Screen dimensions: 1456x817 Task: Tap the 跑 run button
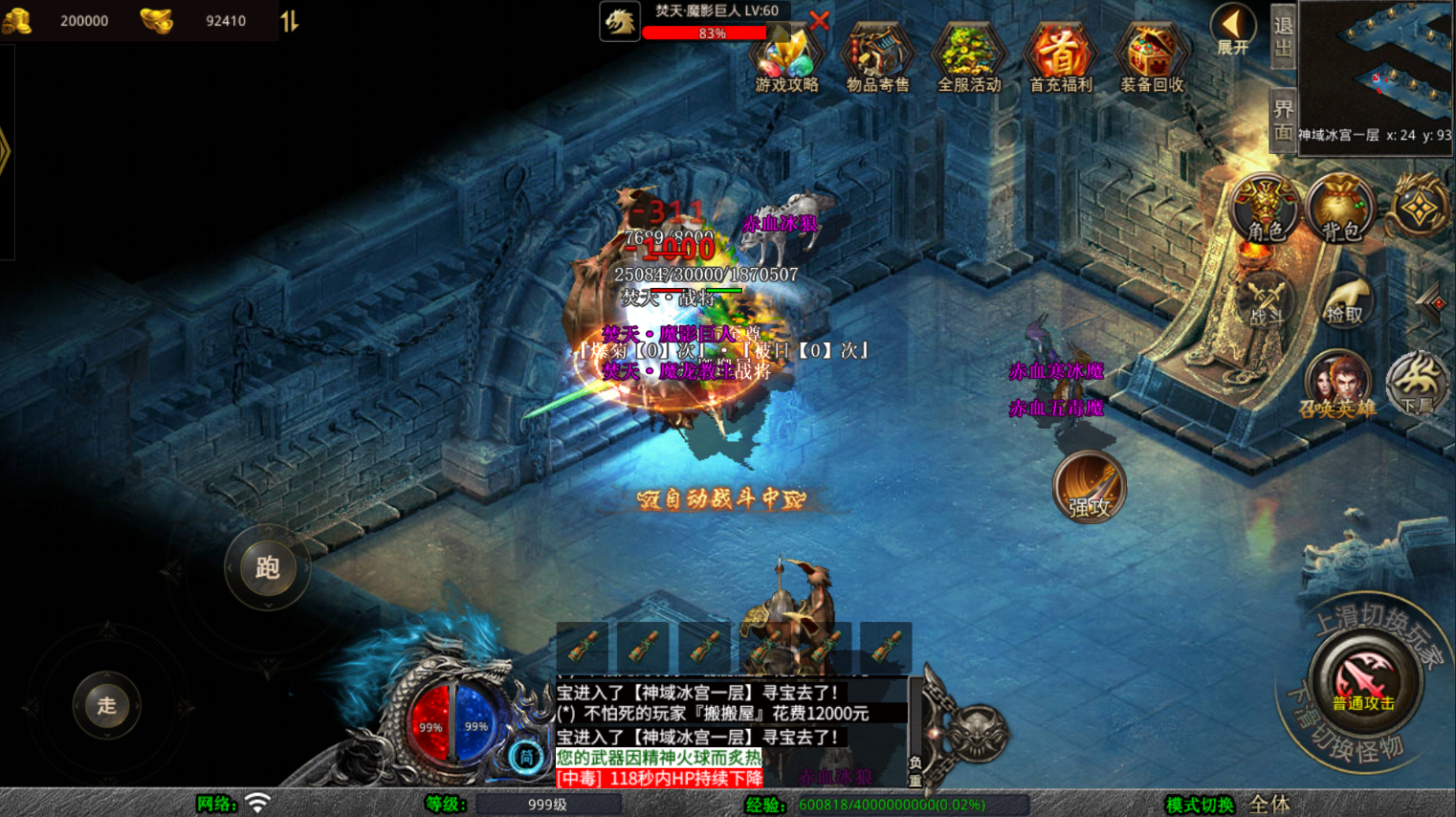[x=267, y=567]
